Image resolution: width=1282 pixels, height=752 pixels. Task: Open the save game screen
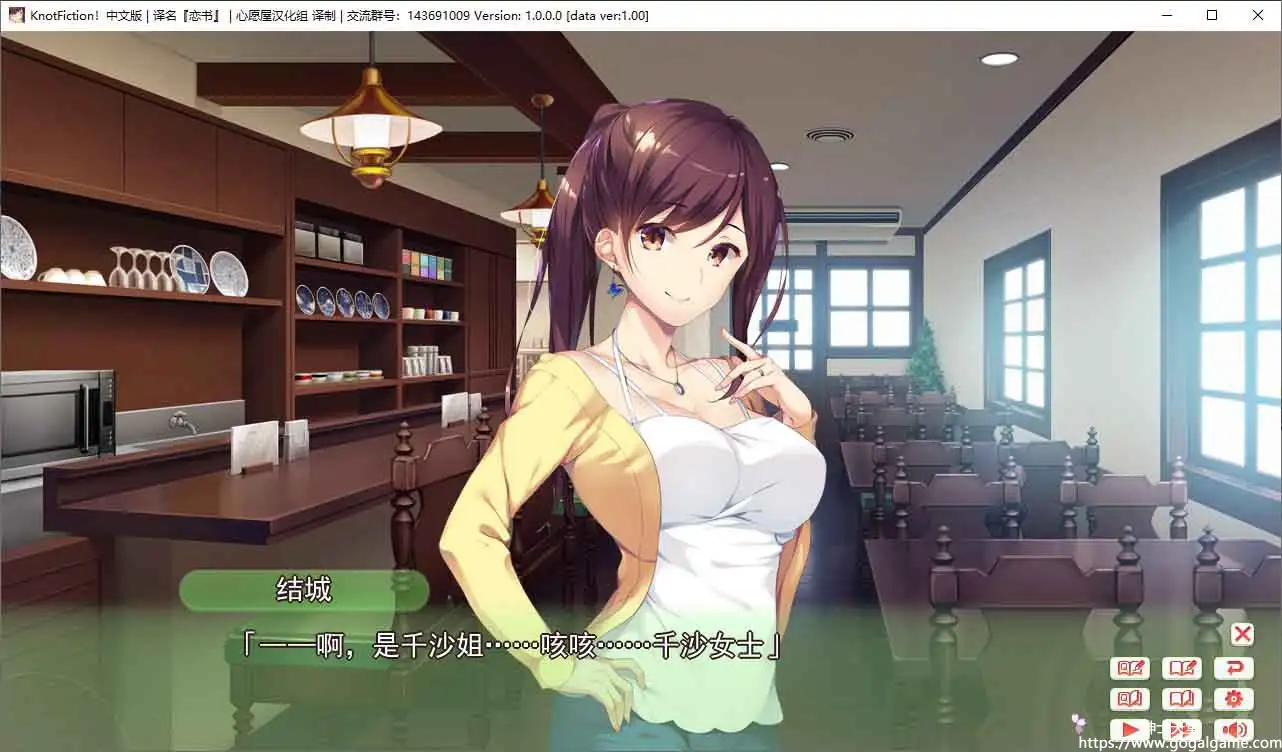click(x=1182, y=668)
